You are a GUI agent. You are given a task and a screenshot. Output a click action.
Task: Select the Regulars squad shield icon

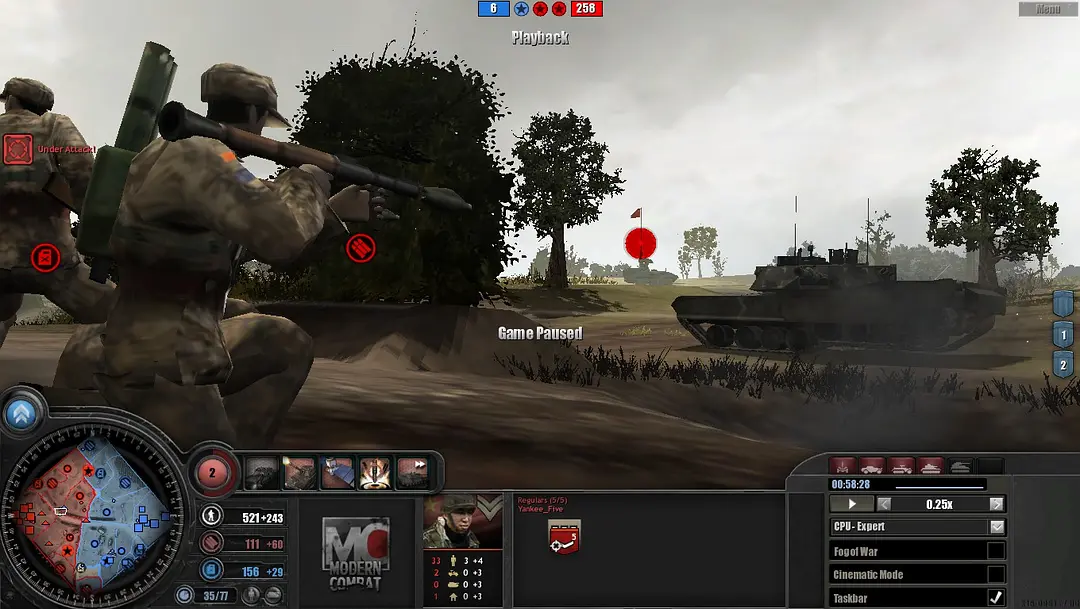pyautogui.click(x=563, y=538)
